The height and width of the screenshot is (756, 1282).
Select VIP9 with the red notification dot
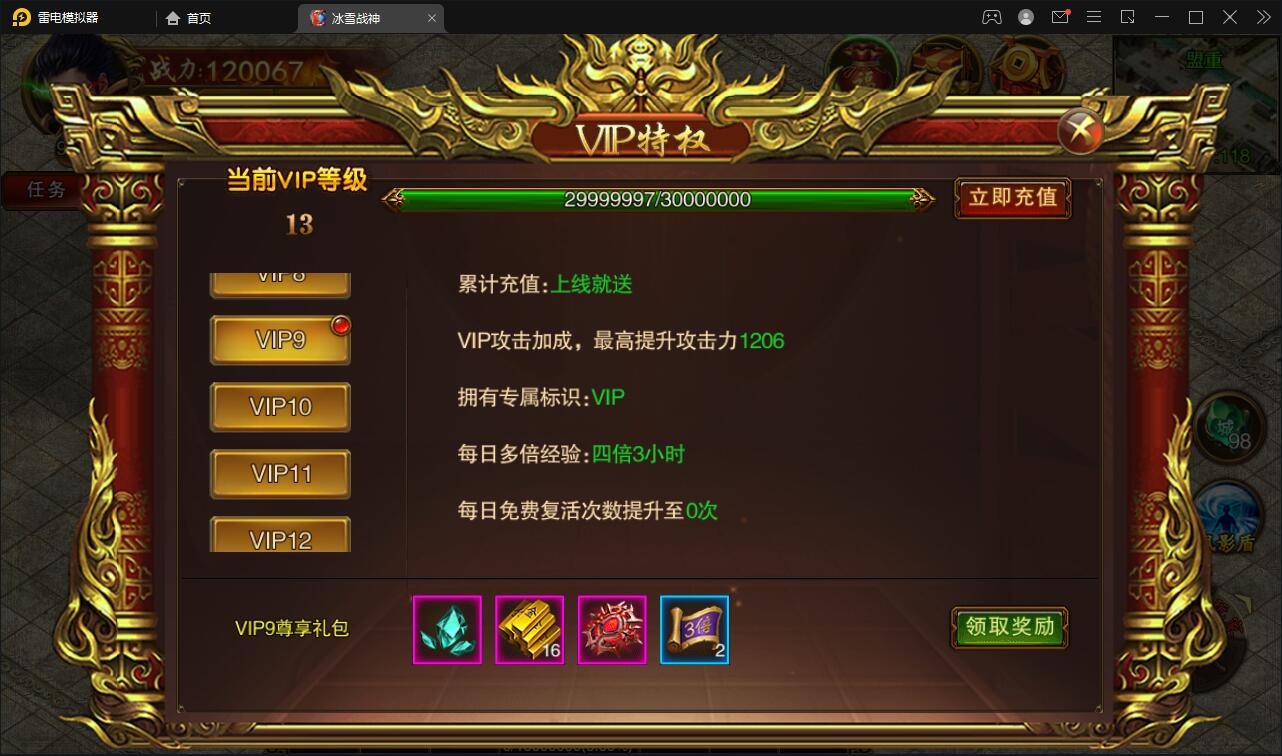(x=279, y=339)
